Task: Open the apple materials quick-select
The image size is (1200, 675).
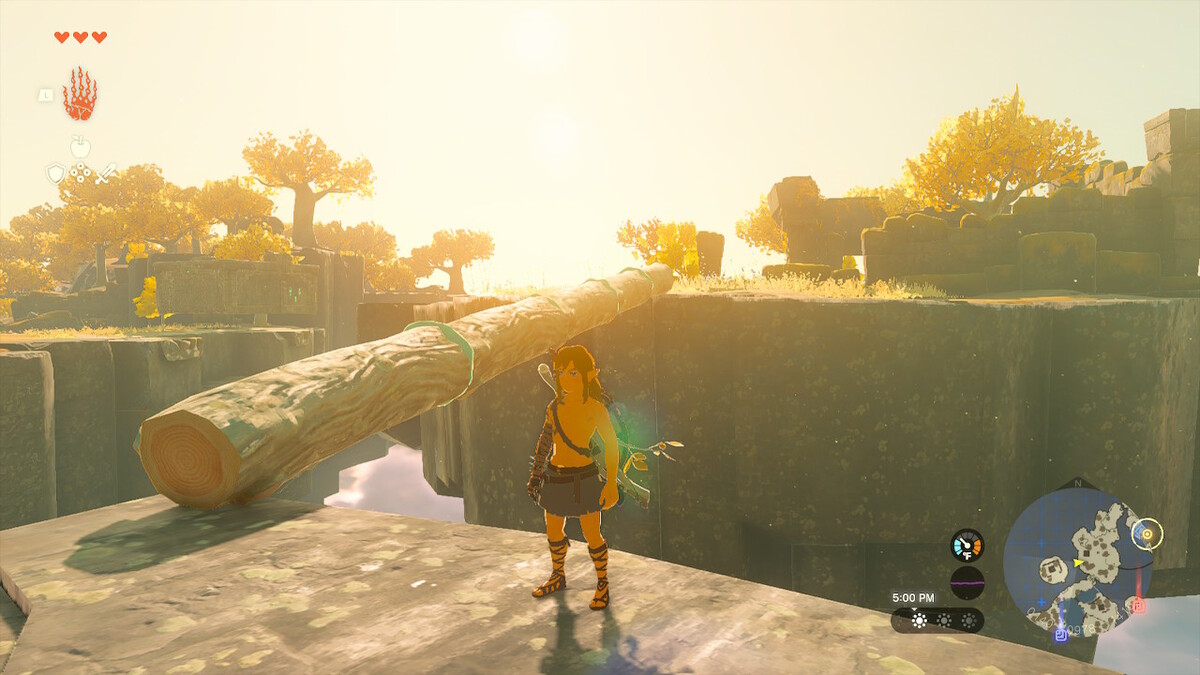Action: click(80, 147)
